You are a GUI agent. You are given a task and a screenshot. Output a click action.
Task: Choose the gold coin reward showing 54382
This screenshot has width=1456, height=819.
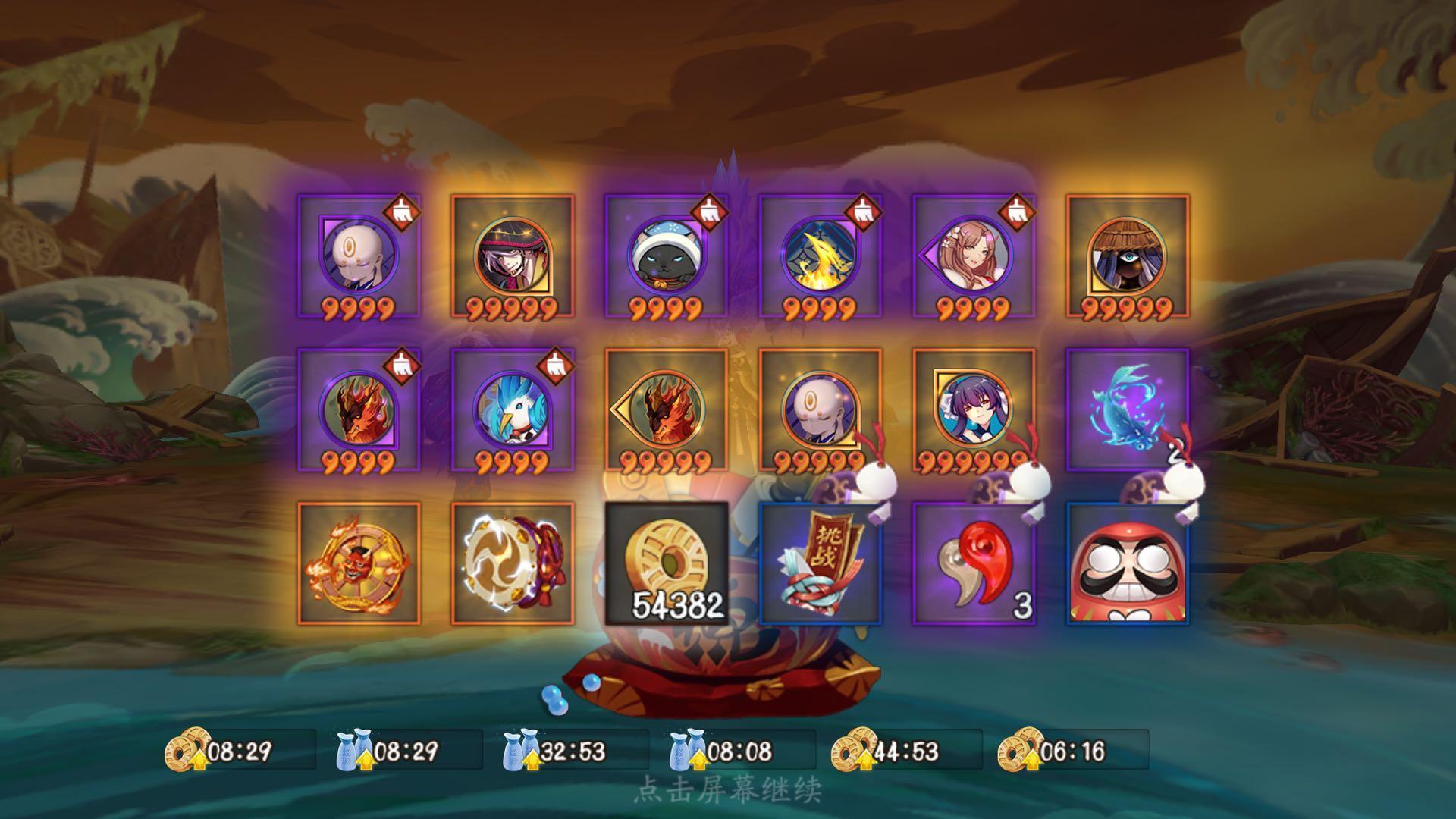(666, 564)
